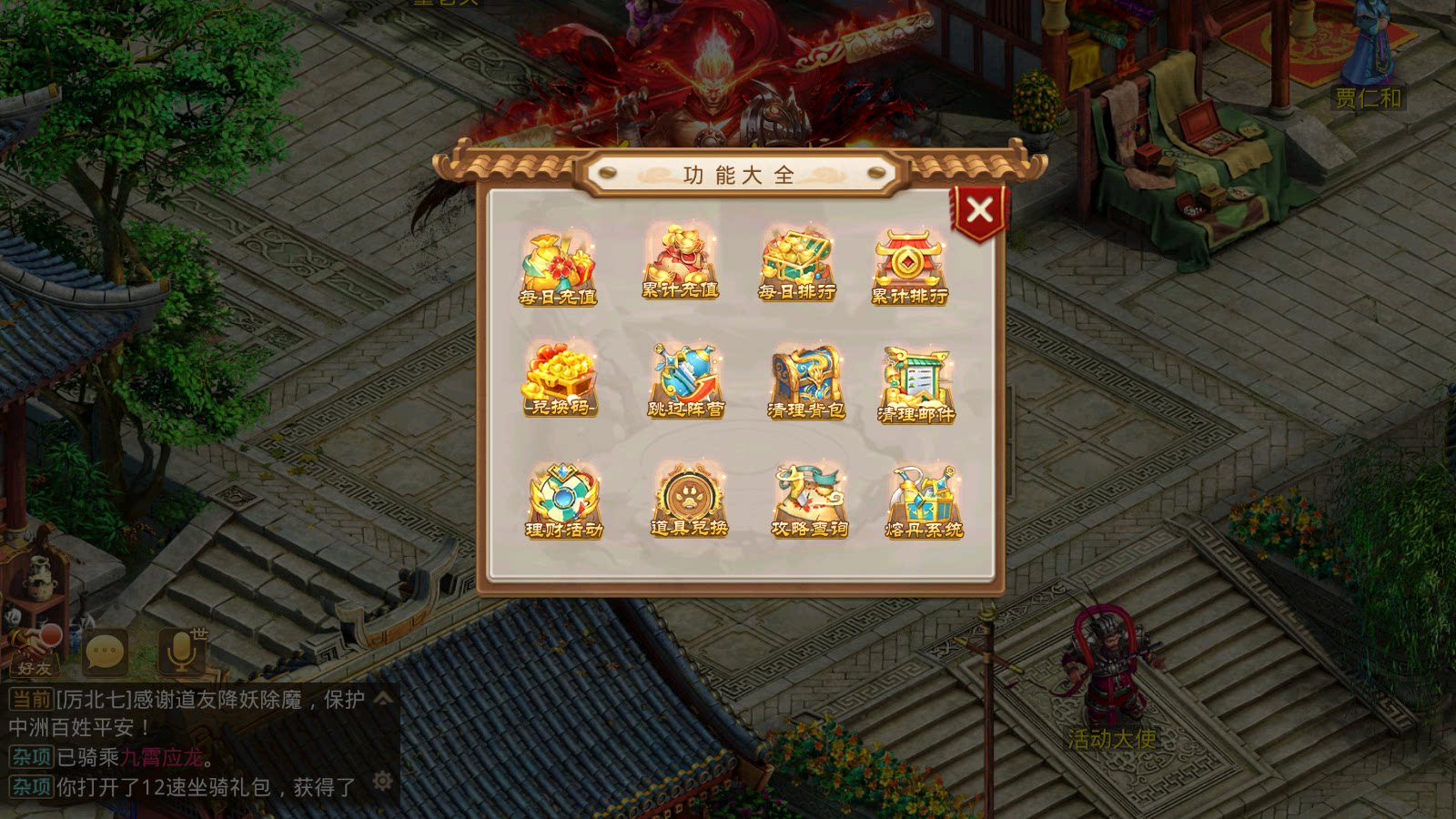1456x819 pixels.
Task: Open the 每日充值 daily recharge icon
Action: (557, 268)
